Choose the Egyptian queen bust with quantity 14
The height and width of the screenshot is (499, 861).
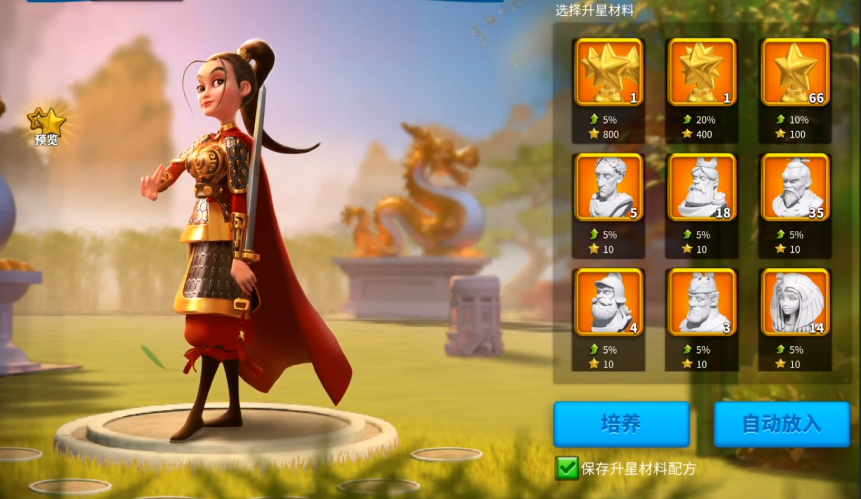click(794, 301)
